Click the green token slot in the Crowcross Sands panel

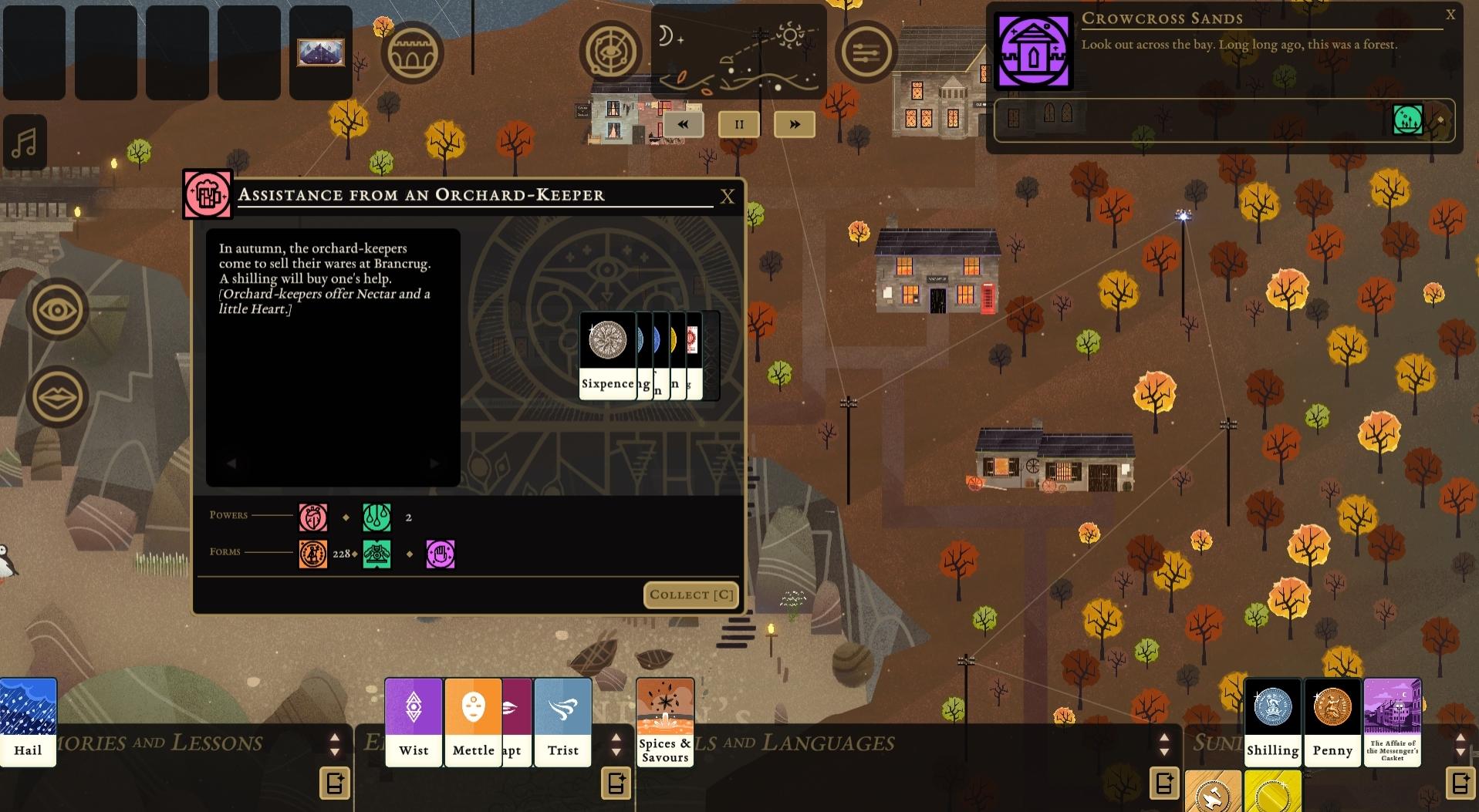[1408, 120]
